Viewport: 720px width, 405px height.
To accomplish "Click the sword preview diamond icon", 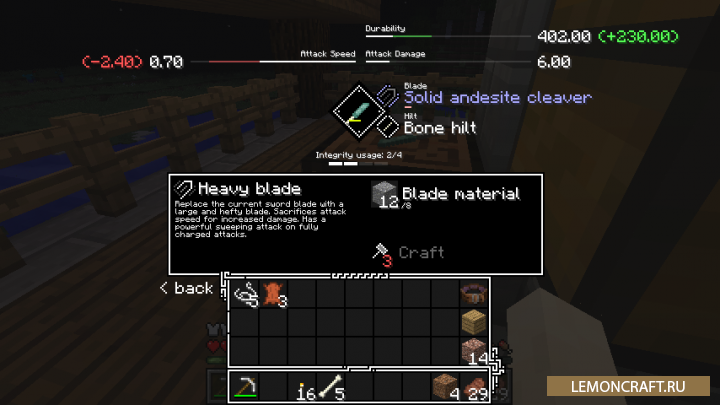I will coord(354,112).
